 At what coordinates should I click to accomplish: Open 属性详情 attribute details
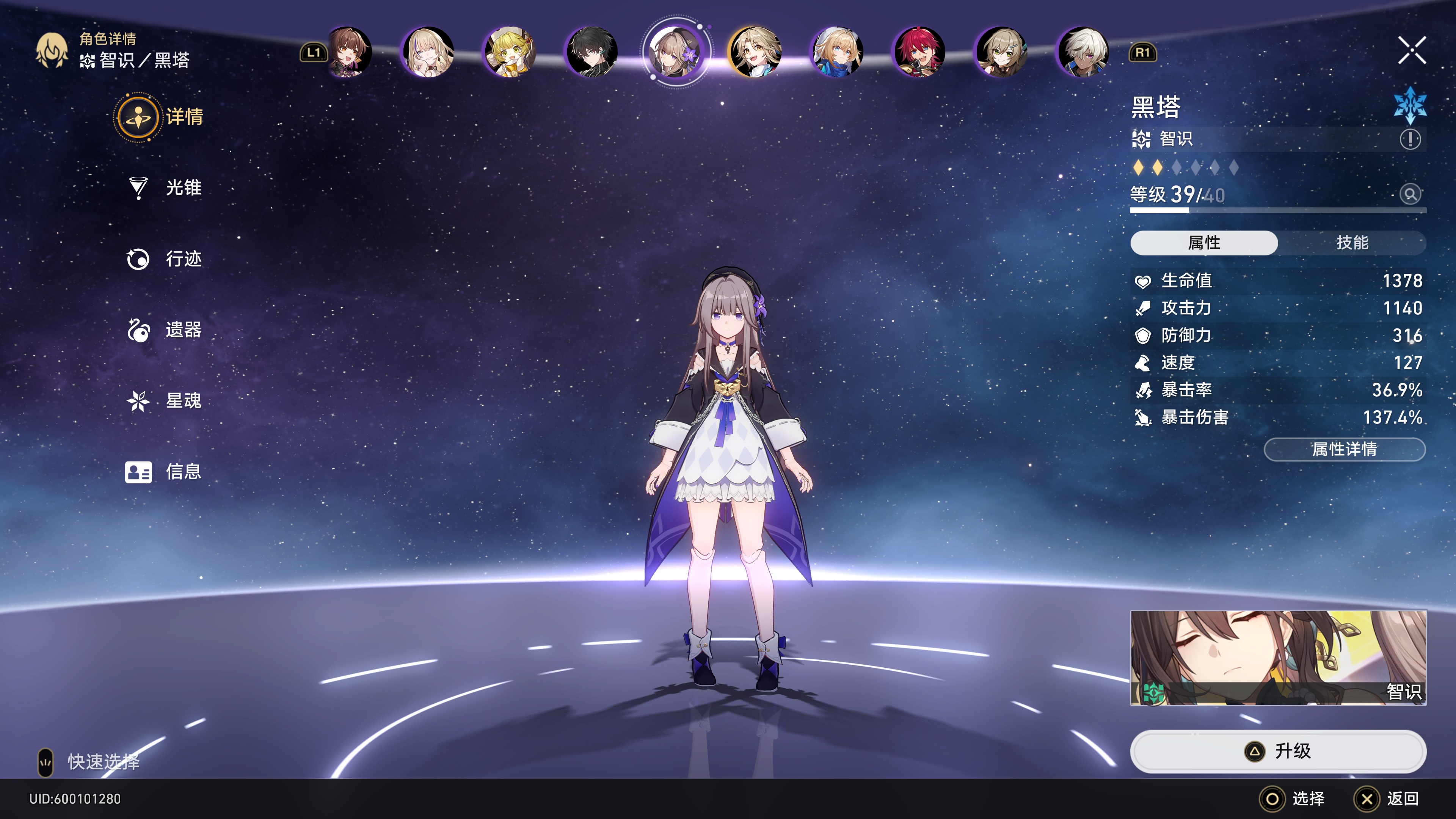point(1344,449)
